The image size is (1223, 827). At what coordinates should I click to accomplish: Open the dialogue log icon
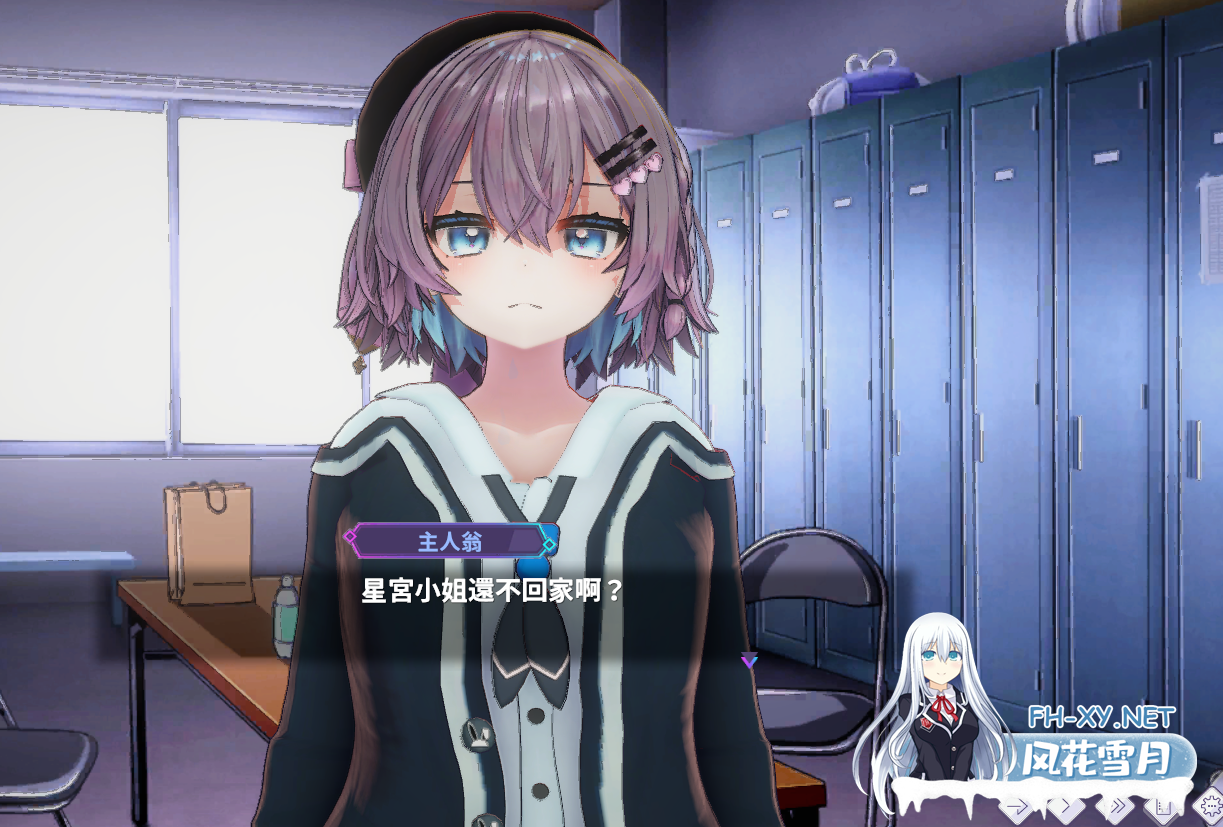1163,806
